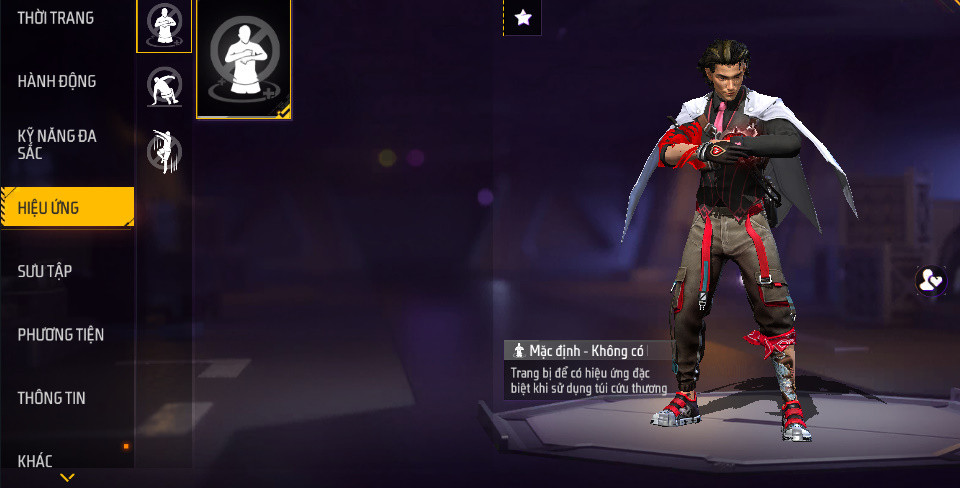Screen dimensions: 960x488
Task: Select the medkit healing effect sub-category icon
Action: coord(164,25)
